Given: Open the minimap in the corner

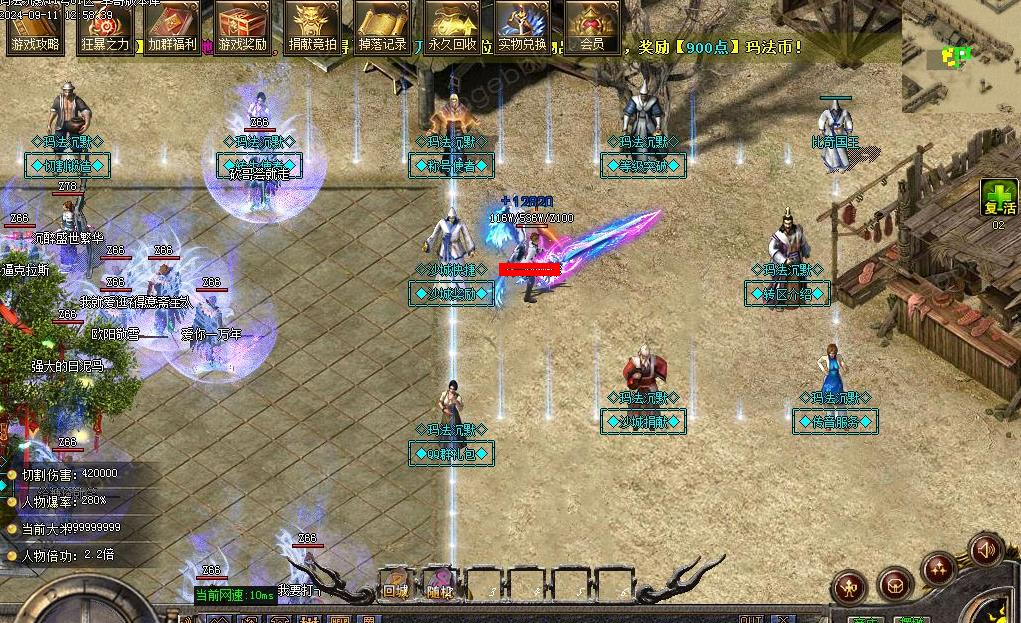Looking at the screenshot, I should pos(960,55).
